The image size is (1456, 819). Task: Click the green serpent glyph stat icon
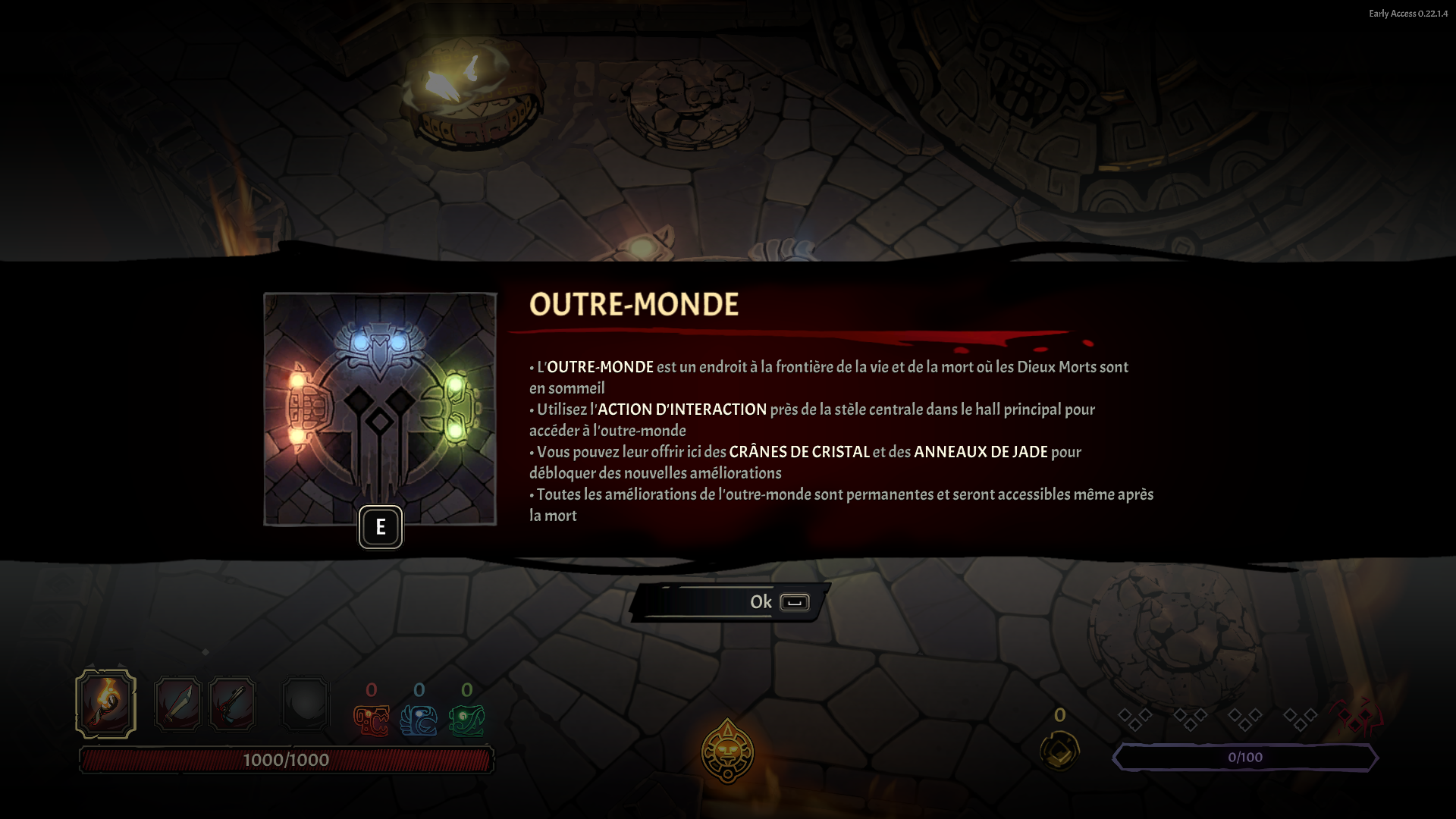tap(466, 720)
